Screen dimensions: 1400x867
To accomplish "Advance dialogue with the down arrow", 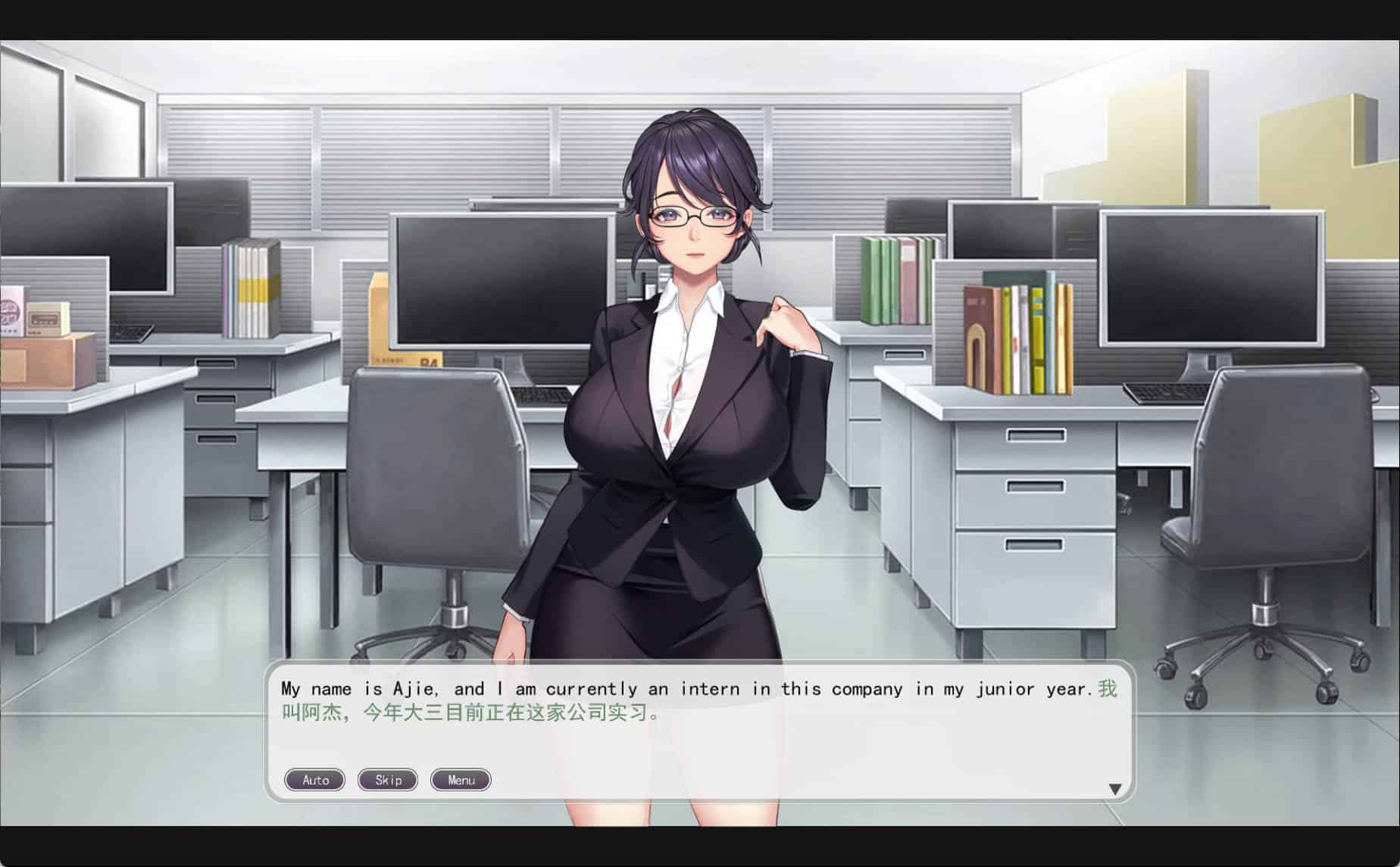I will [1114, 789].
